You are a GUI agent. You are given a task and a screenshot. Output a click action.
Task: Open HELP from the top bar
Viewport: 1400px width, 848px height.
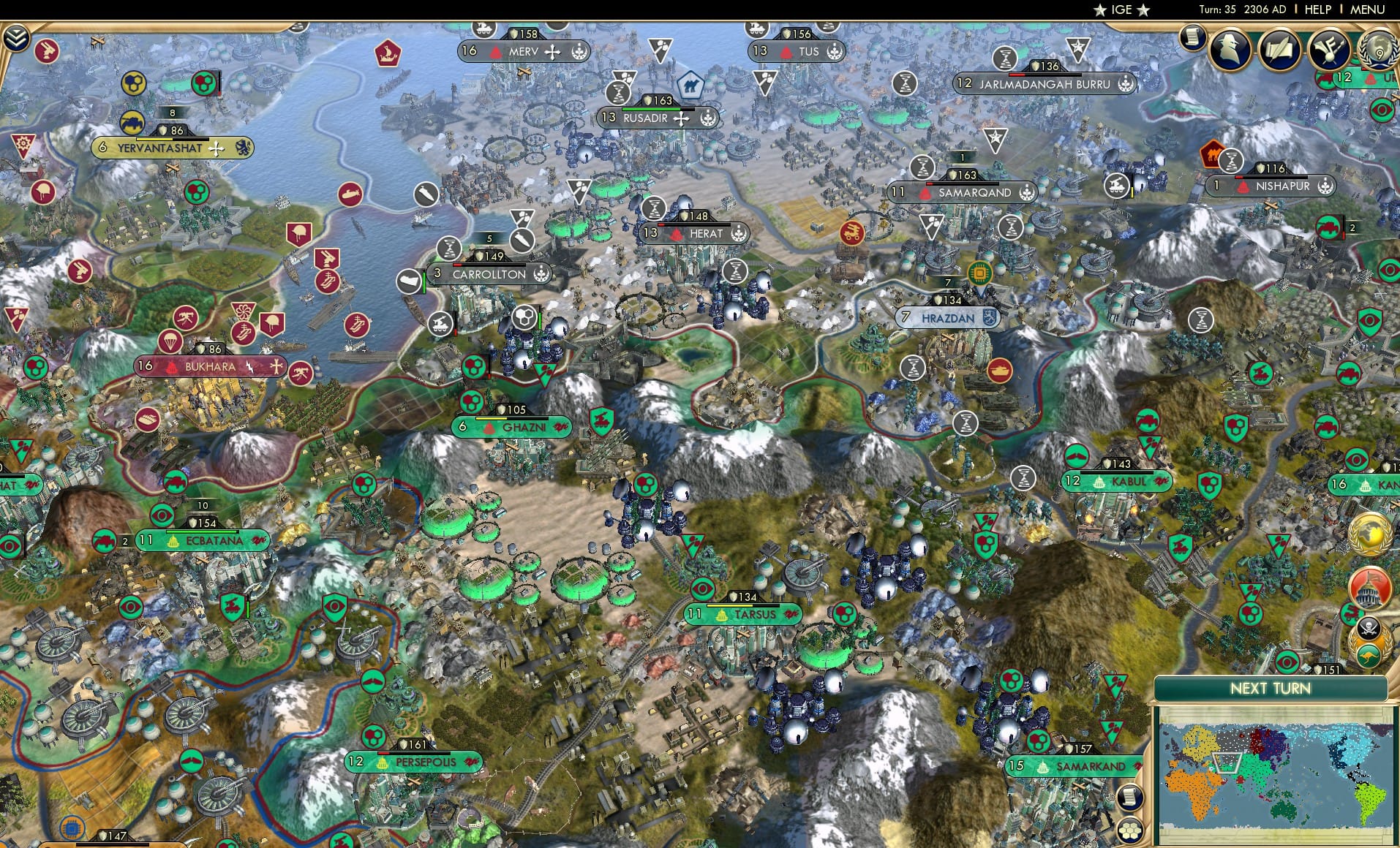pos(1317,10)
